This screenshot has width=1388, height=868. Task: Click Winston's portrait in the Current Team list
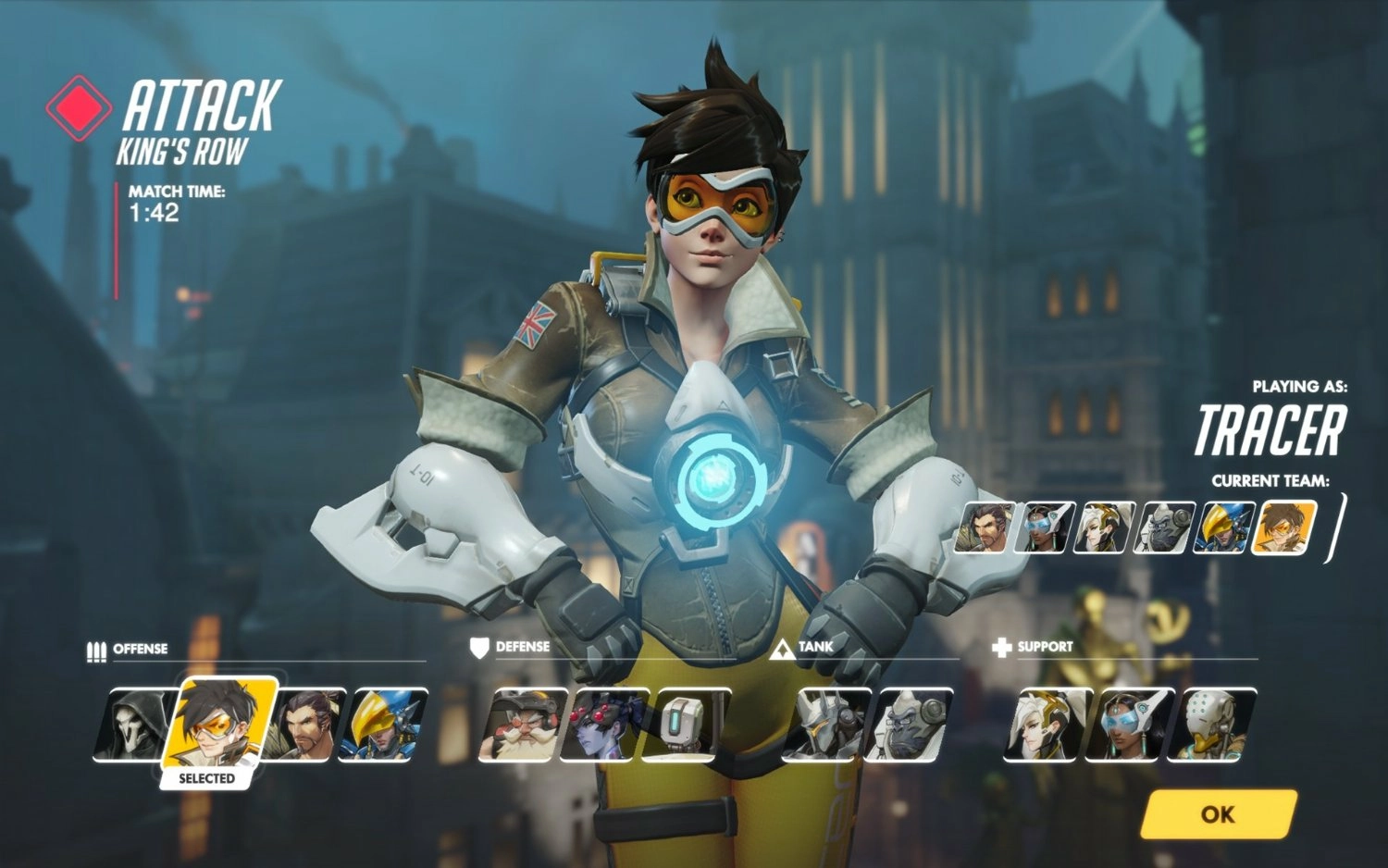(1164, 527)
